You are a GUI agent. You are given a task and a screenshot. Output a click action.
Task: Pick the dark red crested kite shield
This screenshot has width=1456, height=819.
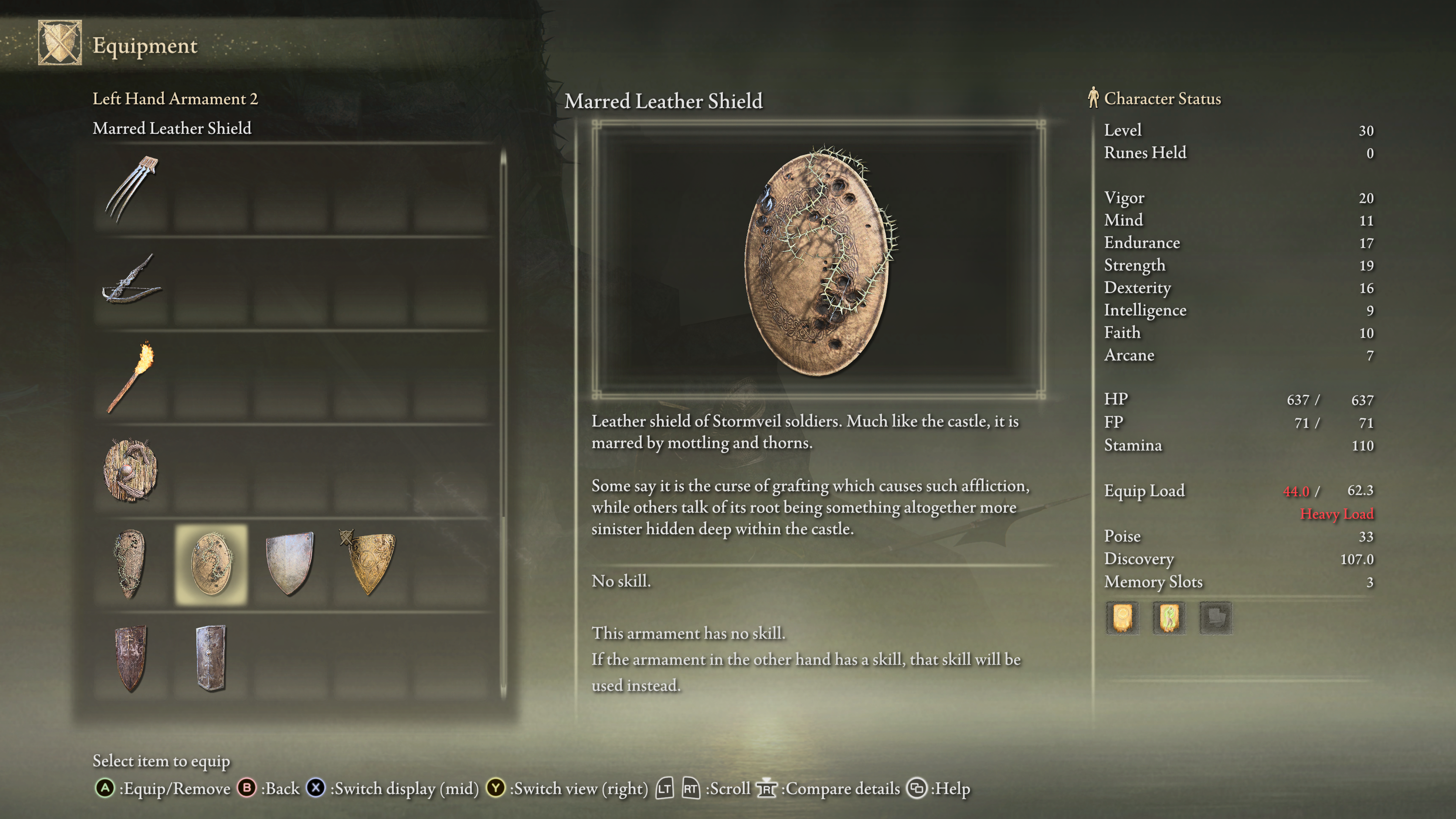(x=131, y=658)
